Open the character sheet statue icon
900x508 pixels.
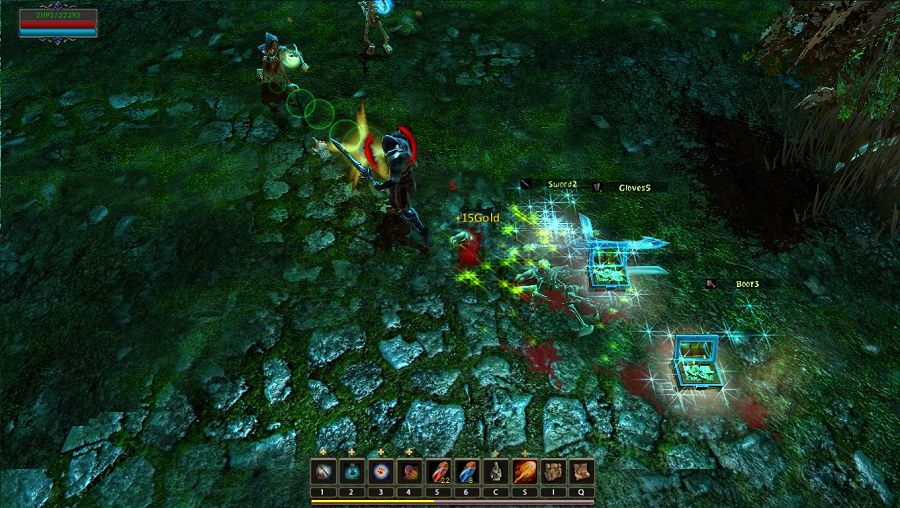pyautogui.click(x=495, y=471)
